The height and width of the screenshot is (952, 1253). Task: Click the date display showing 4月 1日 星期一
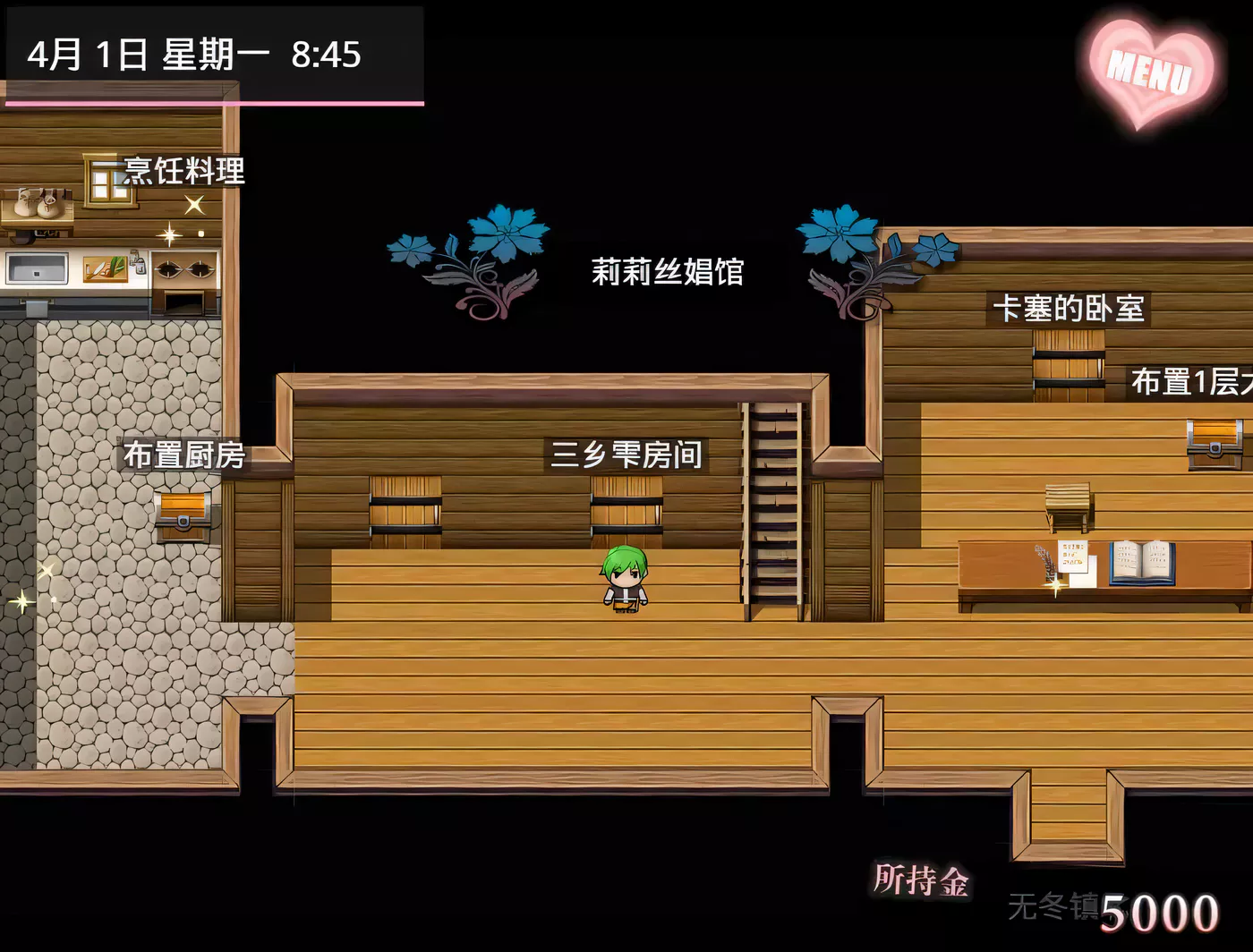[x=192, y=55]
